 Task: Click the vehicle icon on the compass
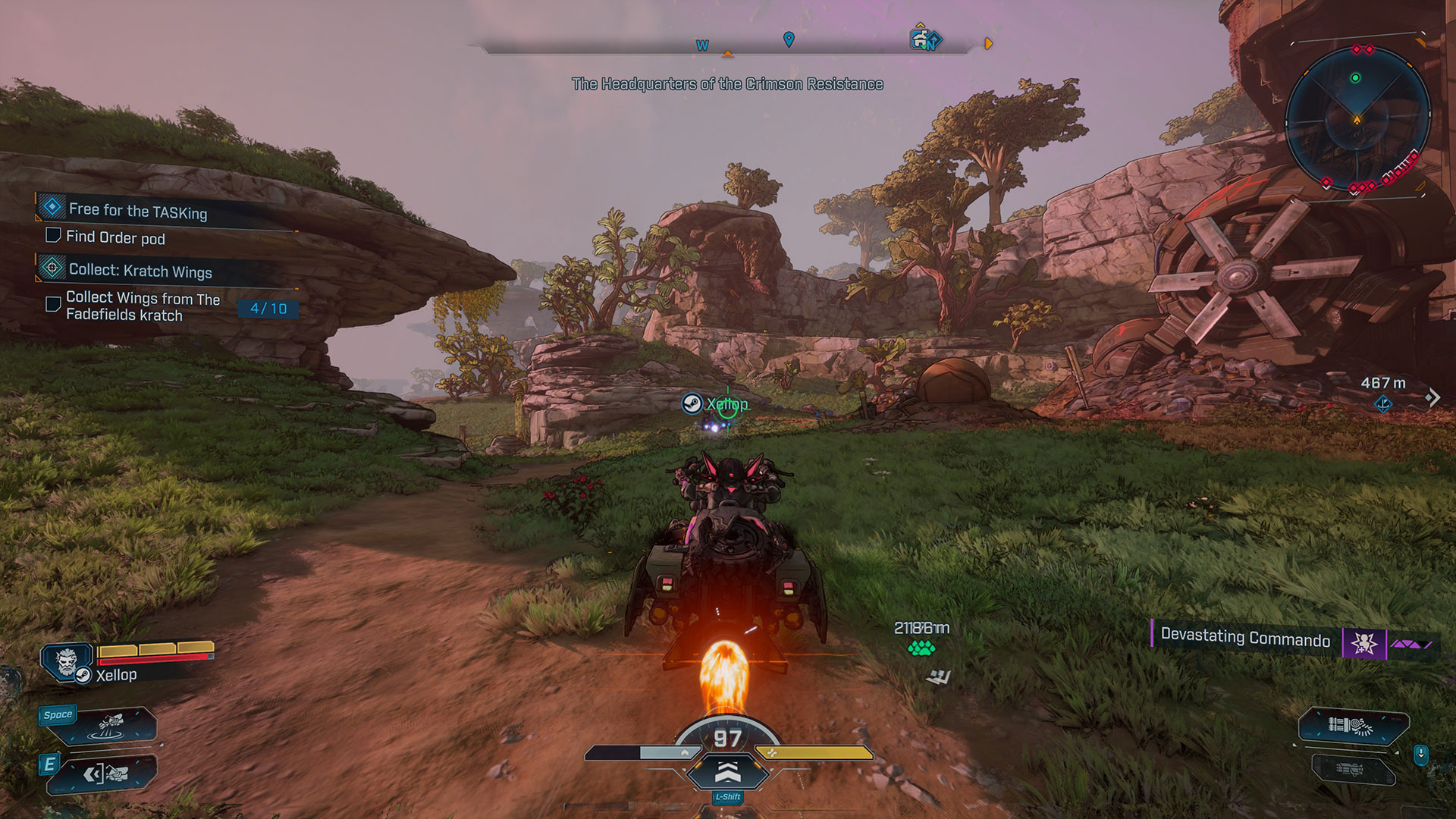pyautogui.click(x=921, y=39)
